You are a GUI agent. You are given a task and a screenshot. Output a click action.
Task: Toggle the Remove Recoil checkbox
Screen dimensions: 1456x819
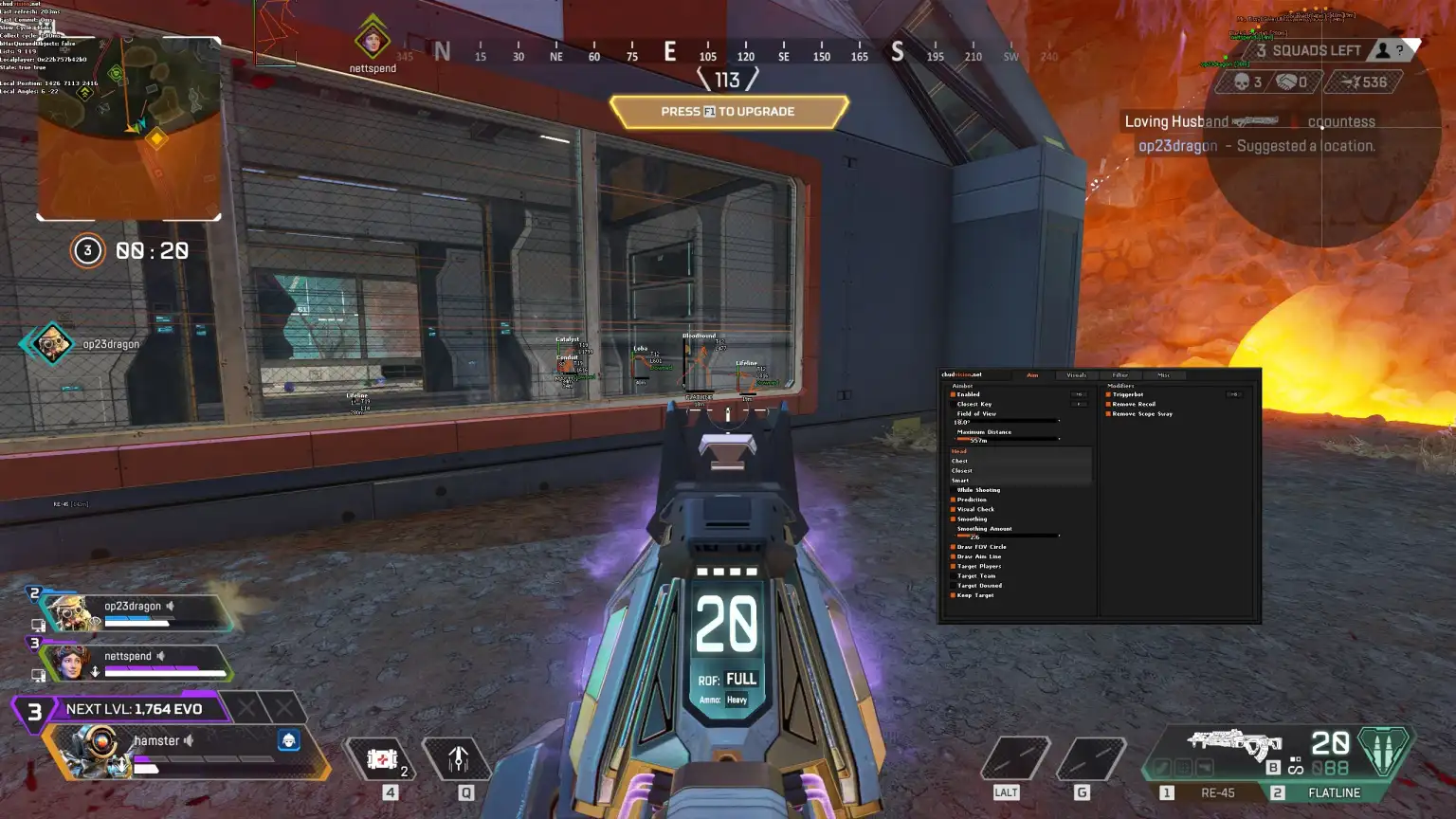(1110, 405)
